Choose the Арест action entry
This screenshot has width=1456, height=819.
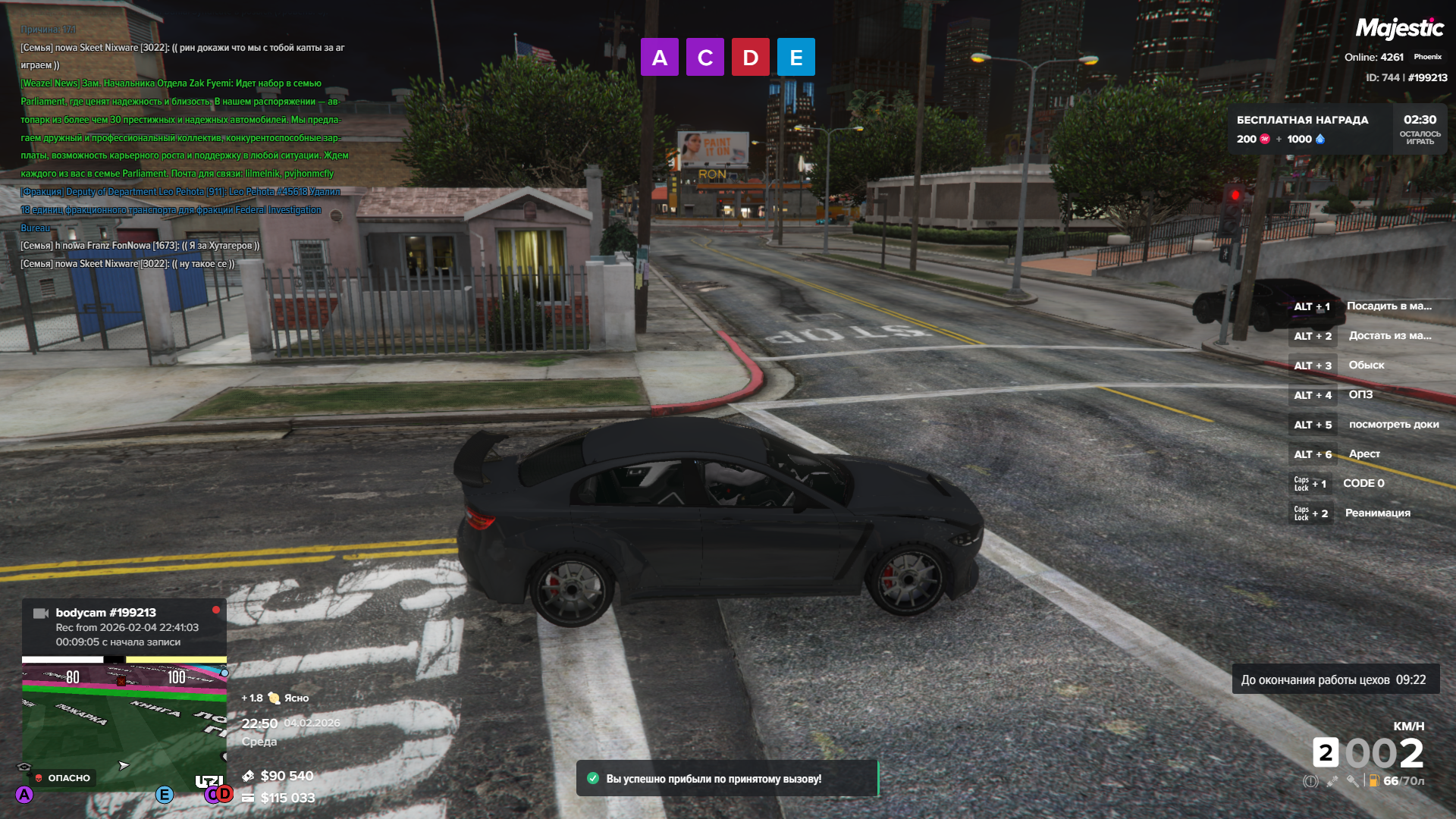[x=1363, y=454]
